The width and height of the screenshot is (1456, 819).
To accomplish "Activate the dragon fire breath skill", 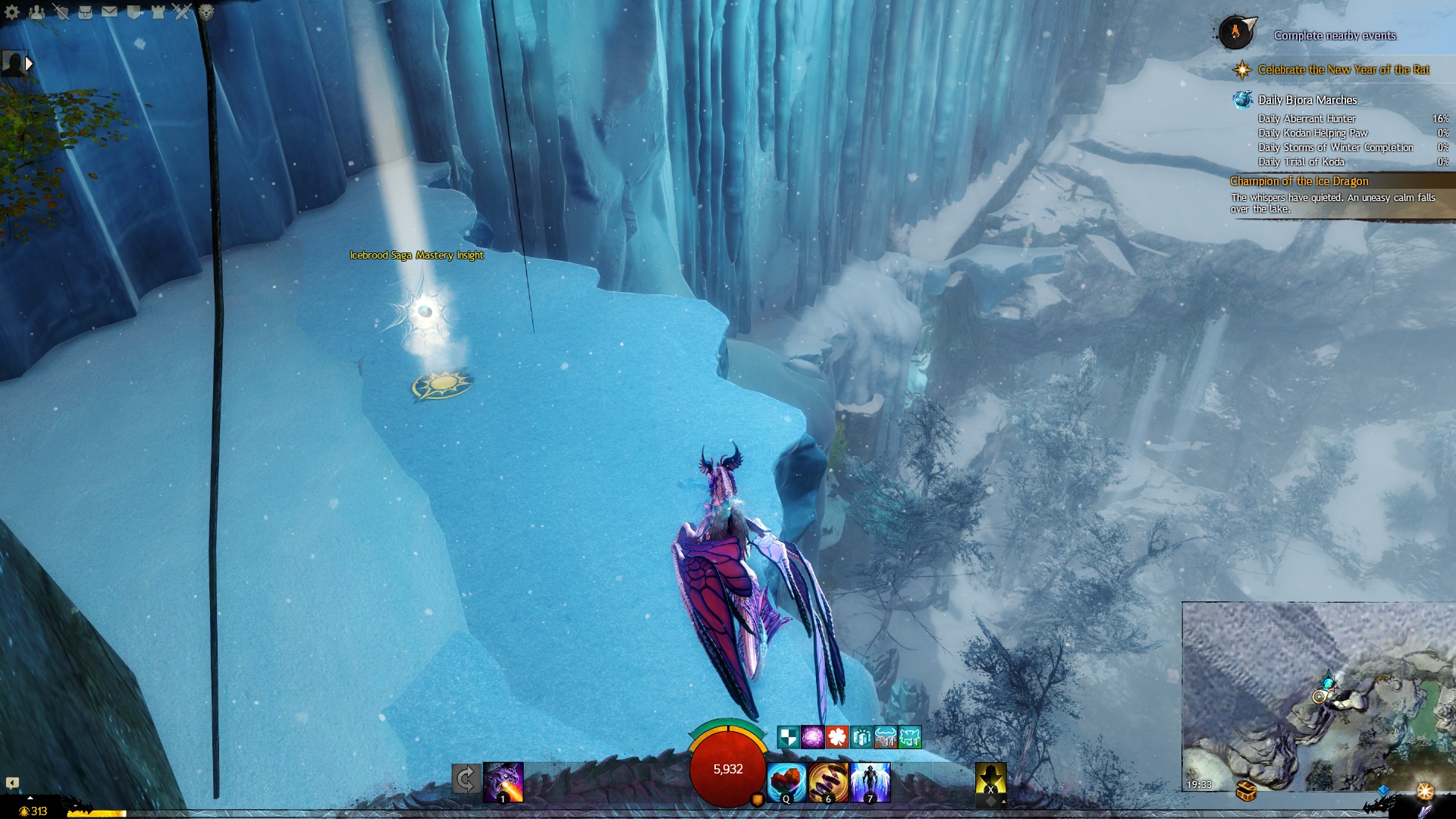I will [x=504, y=782].
